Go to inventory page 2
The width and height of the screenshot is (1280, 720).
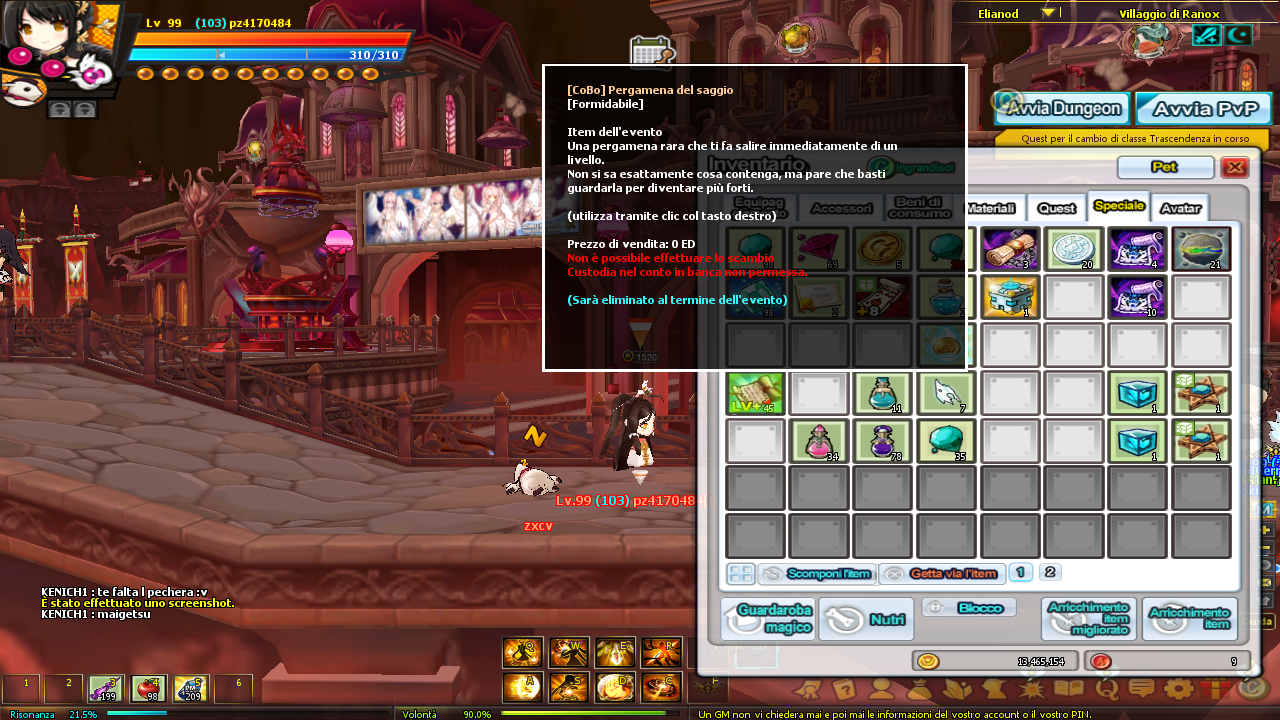click(1049, 572)
